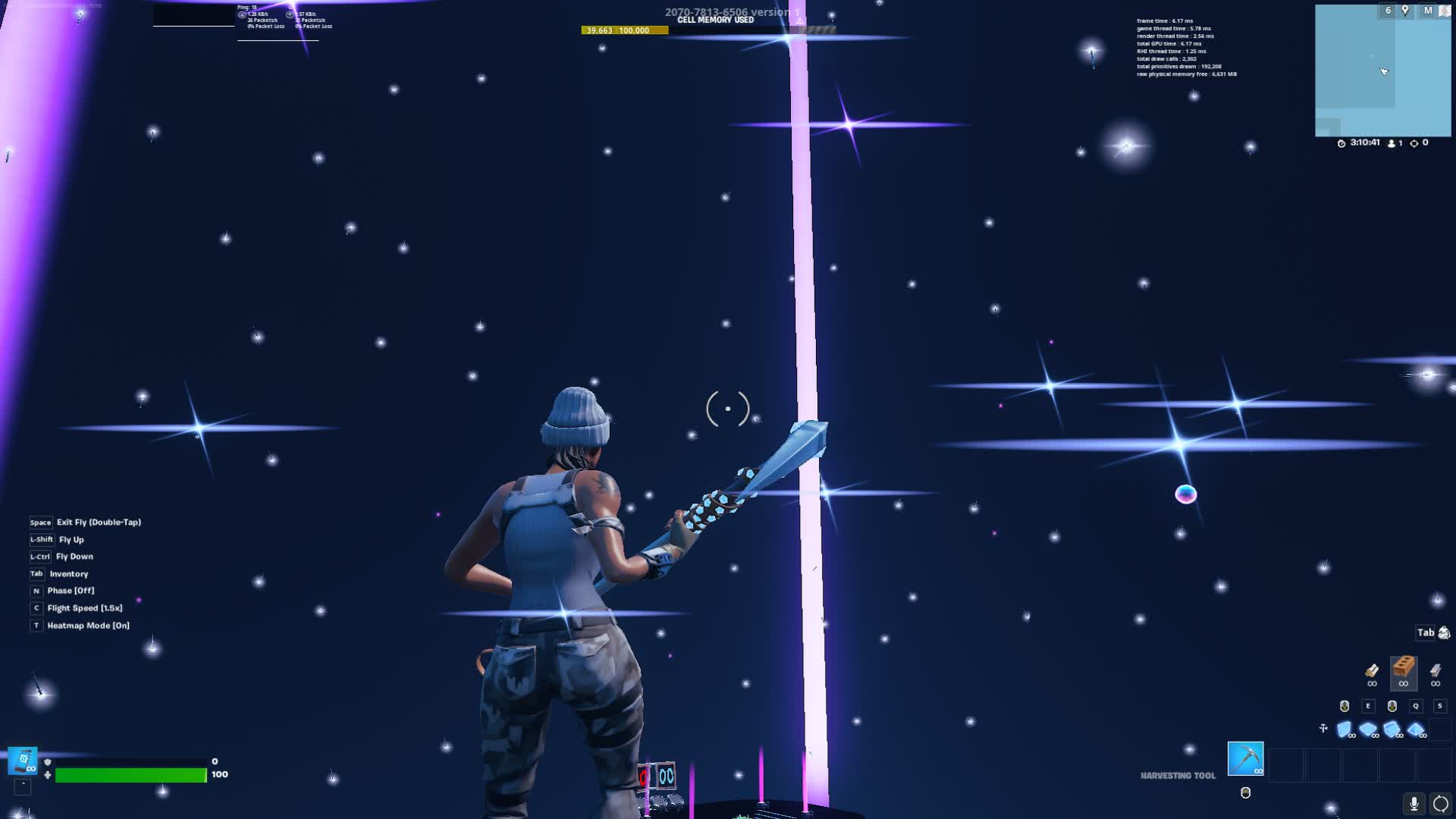Select the brick building material
This screenshot has width=1456, height=819.
coord(1403,672)
